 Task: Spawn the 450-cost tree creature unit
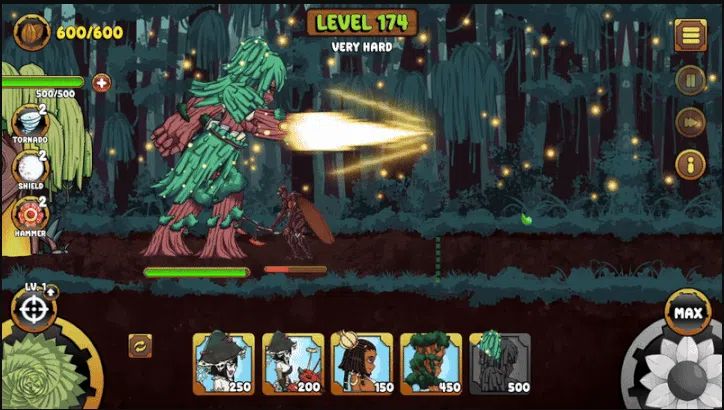[x=431, y=363]
